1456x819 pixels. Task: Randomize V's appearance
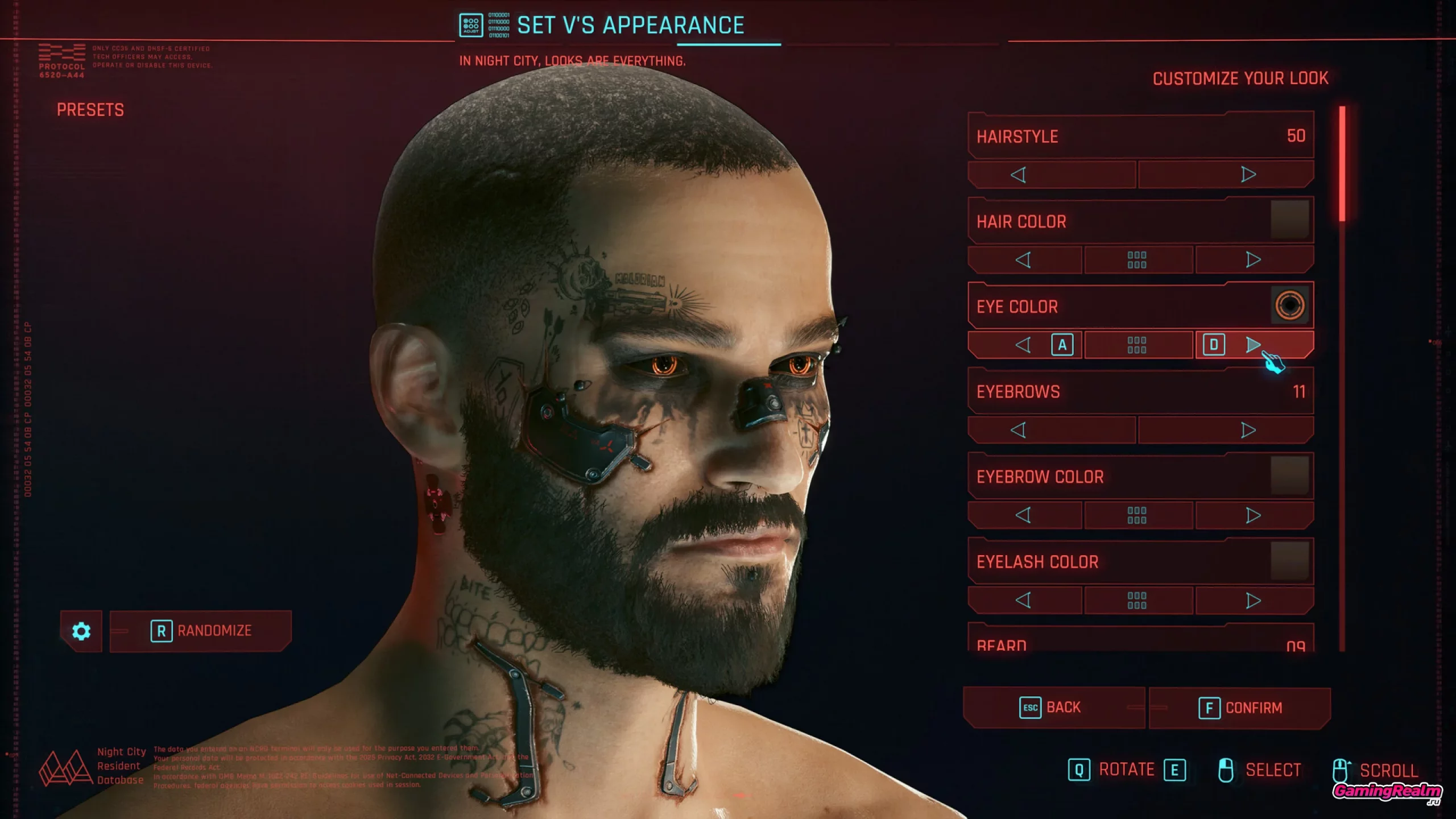[x=201, y=631]
